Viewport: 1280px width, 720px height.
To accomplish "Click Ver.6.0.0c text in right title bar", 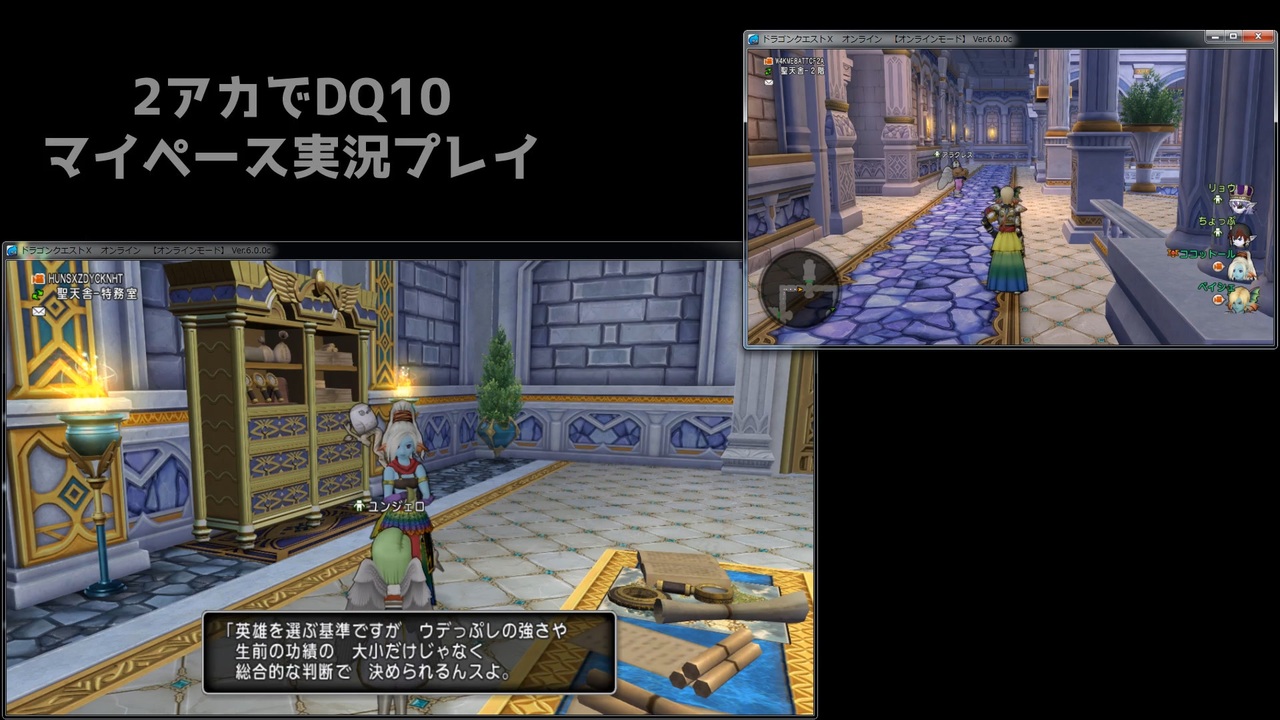I will click(991, 39).
